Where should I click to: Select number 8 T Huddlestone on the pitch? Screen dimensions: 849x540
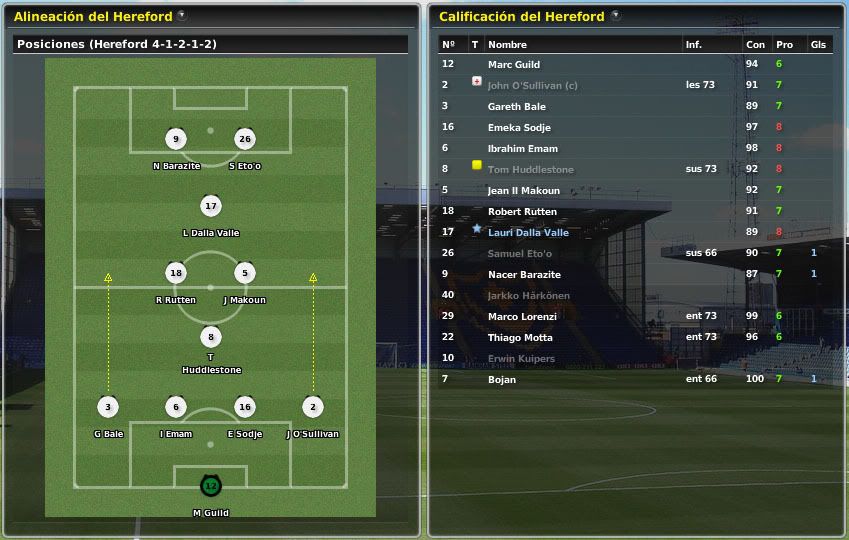[210, 338]
